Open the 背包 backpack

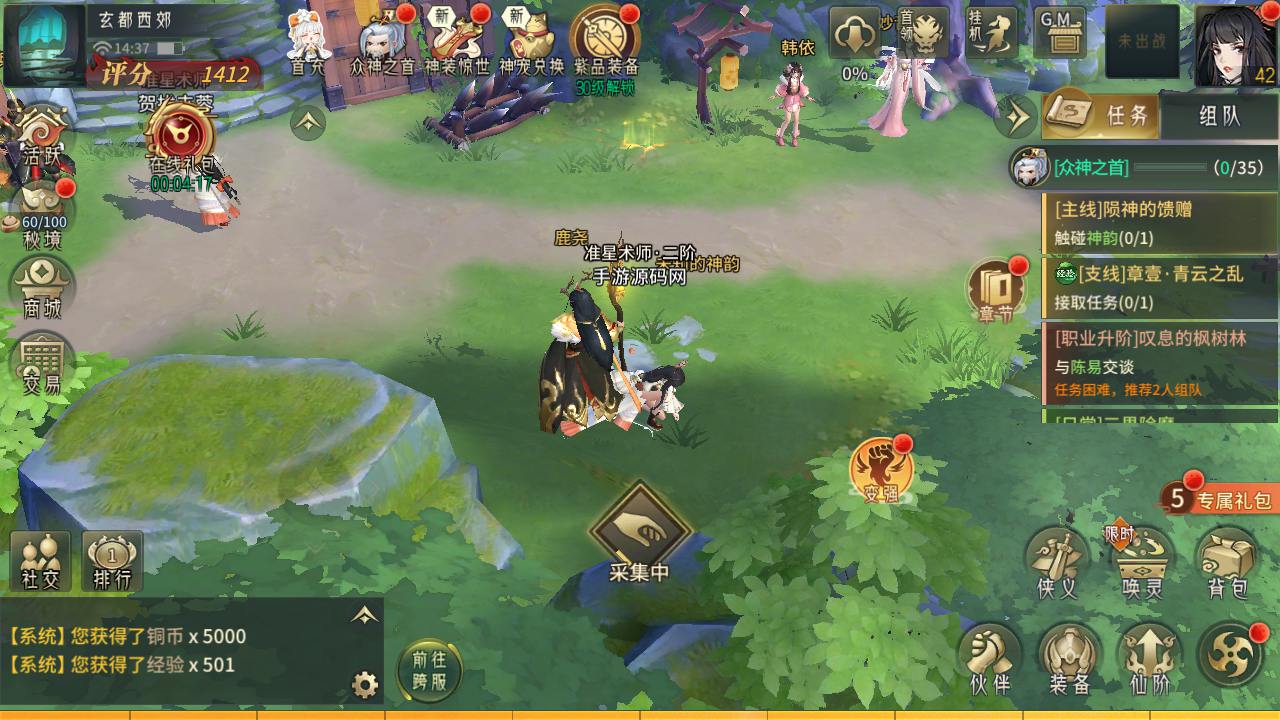pos(1227,563)
